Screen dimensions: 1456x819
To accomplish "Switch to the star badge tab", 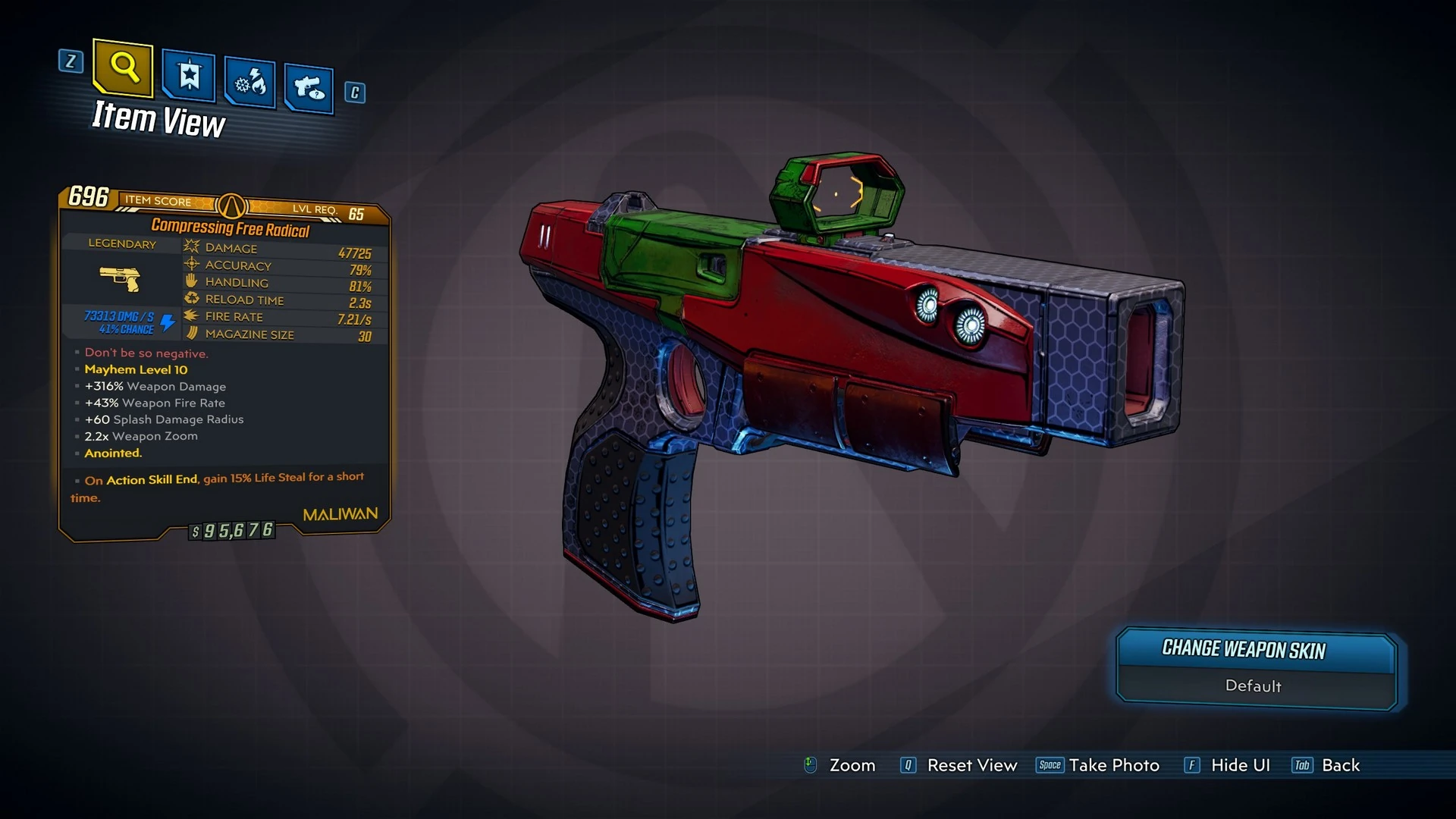I will (x=188, y=76).
